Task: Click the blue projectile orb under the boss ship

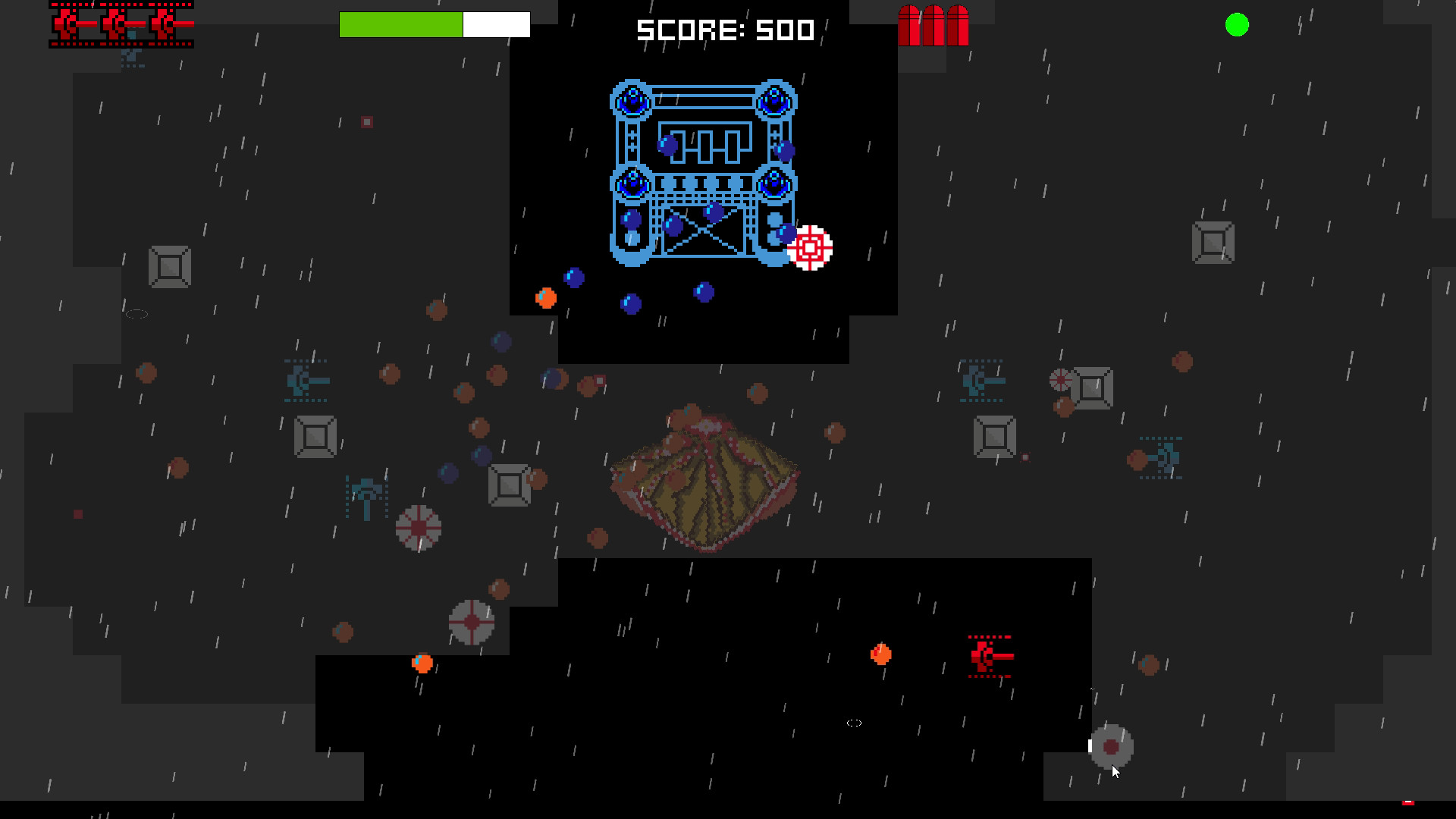Action: [x=631, y=303]
